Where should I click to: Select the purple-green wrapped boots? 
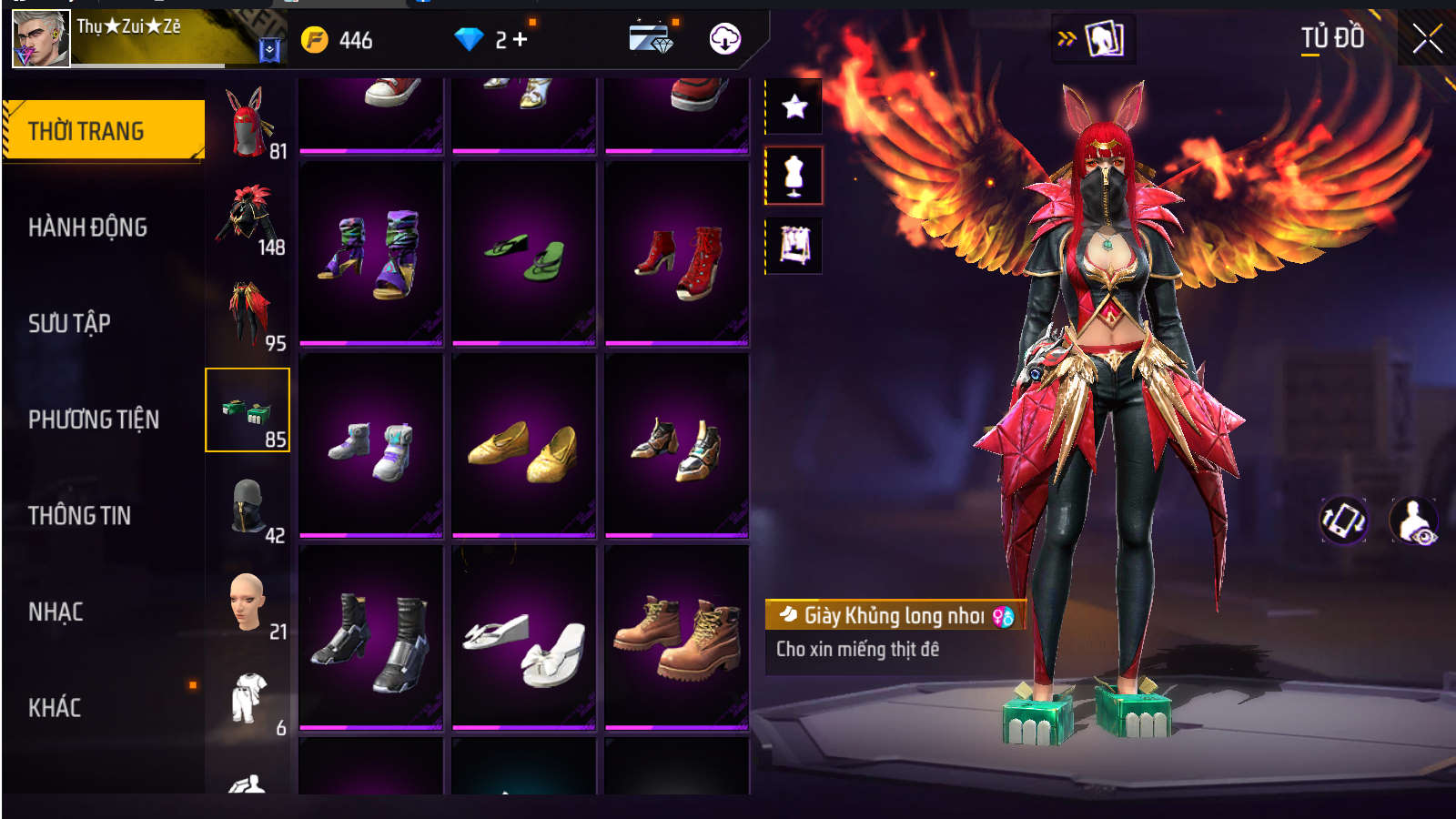click(x=370, y=255)
